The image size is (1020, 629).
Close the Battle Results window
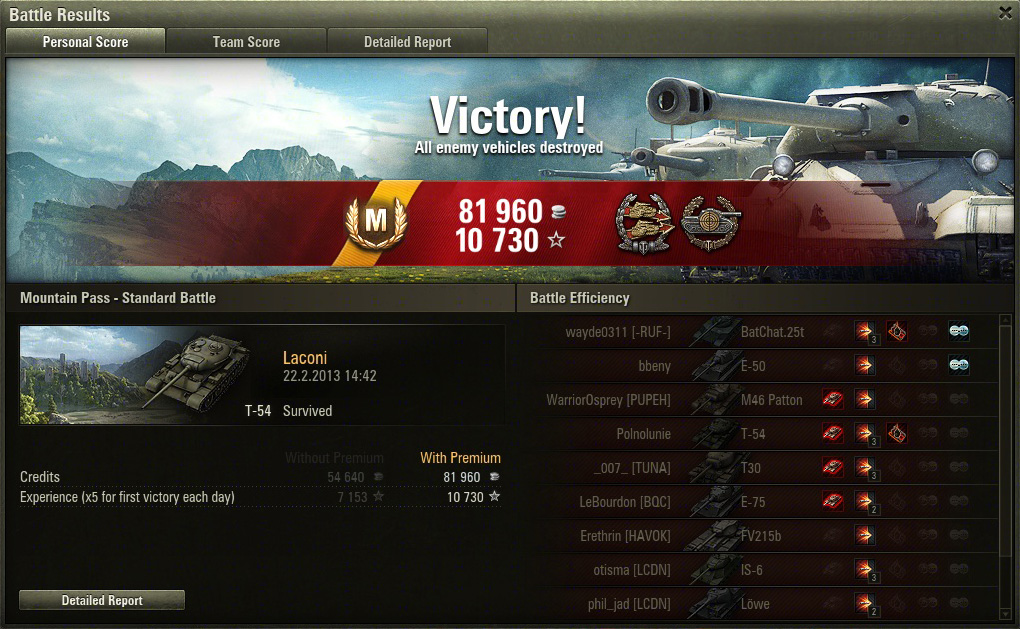pos(1005,13)
